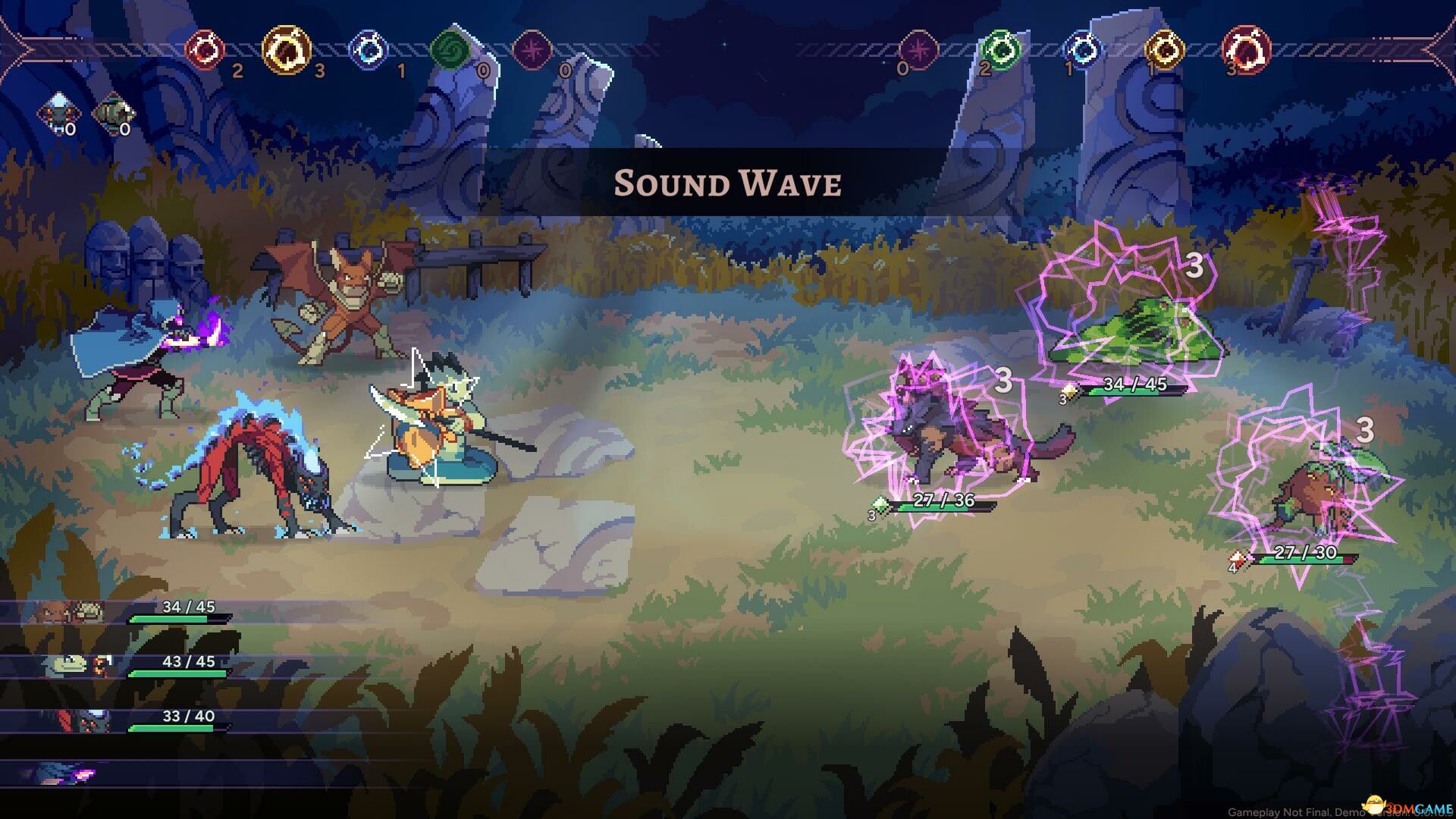Screen dimensions: 1456x819
Task: Choose the small gold orb showing 1
Action: [1164, 50]
